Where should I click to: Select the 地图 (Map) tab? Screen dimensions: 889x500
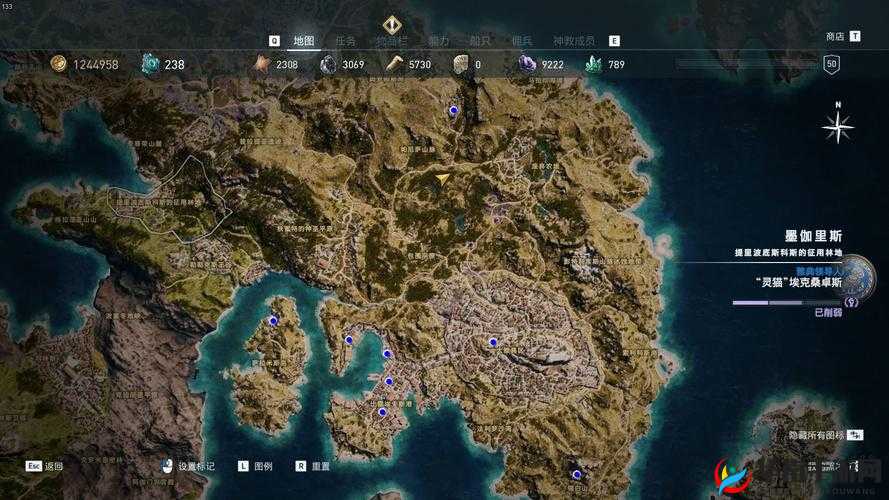click(x=304, y=41)
